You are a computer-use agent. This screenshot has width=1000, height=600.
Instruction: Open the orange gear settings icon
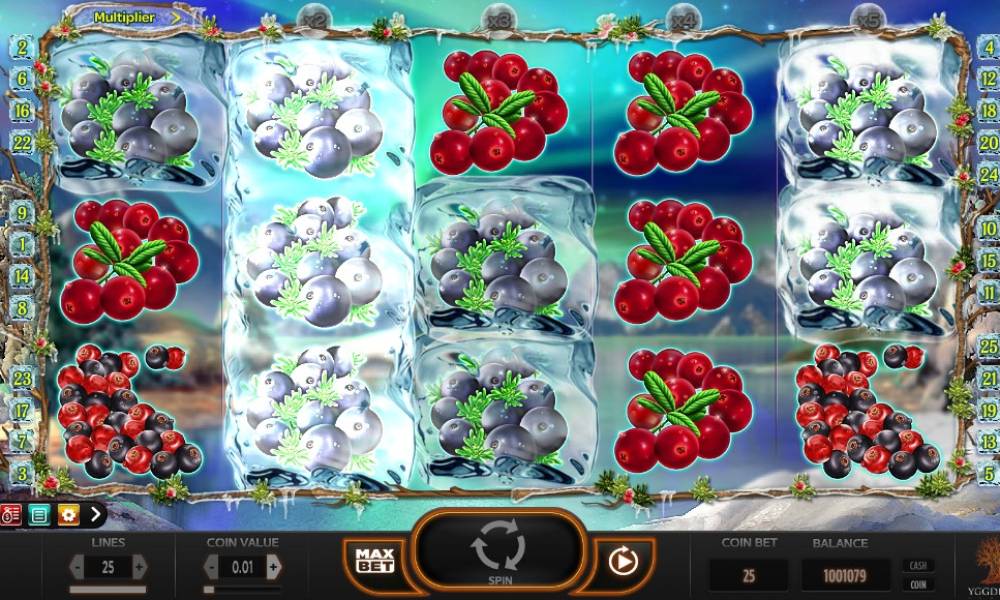68,515
